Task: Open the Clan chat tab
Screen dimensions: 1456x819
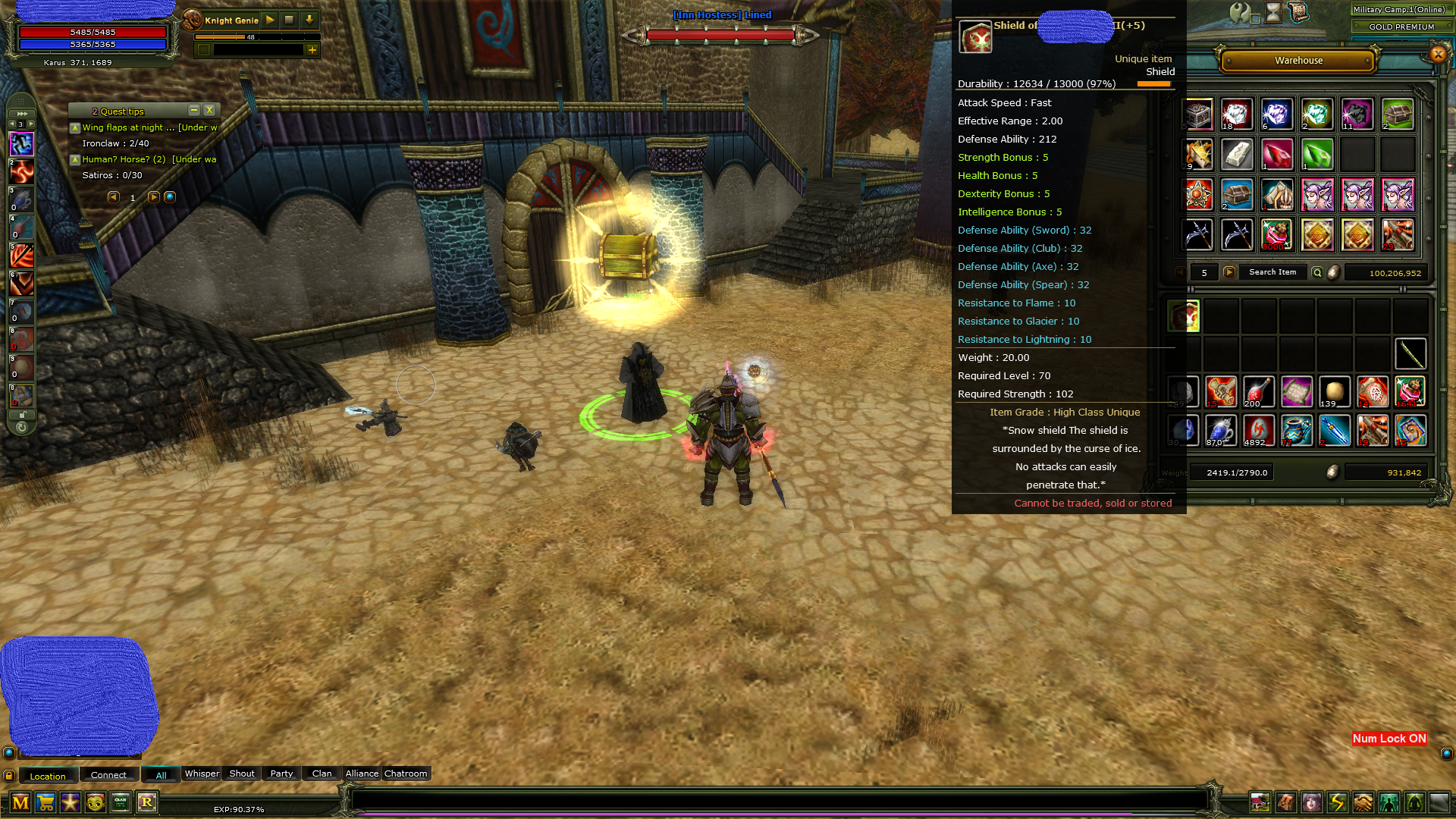Action: point(322,773)
